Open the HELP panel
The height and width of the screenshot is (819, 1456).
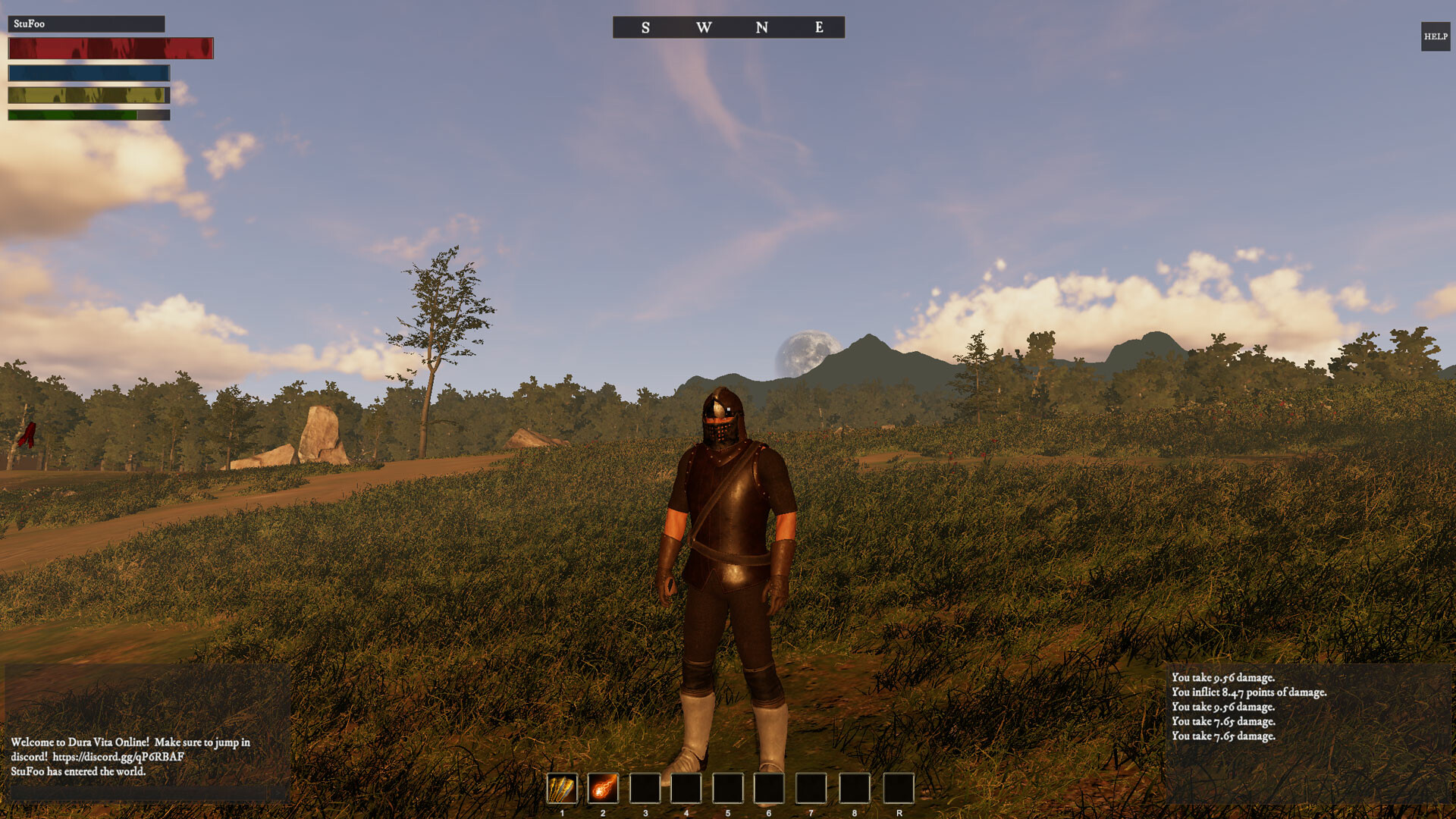(x=1435, y=35)
